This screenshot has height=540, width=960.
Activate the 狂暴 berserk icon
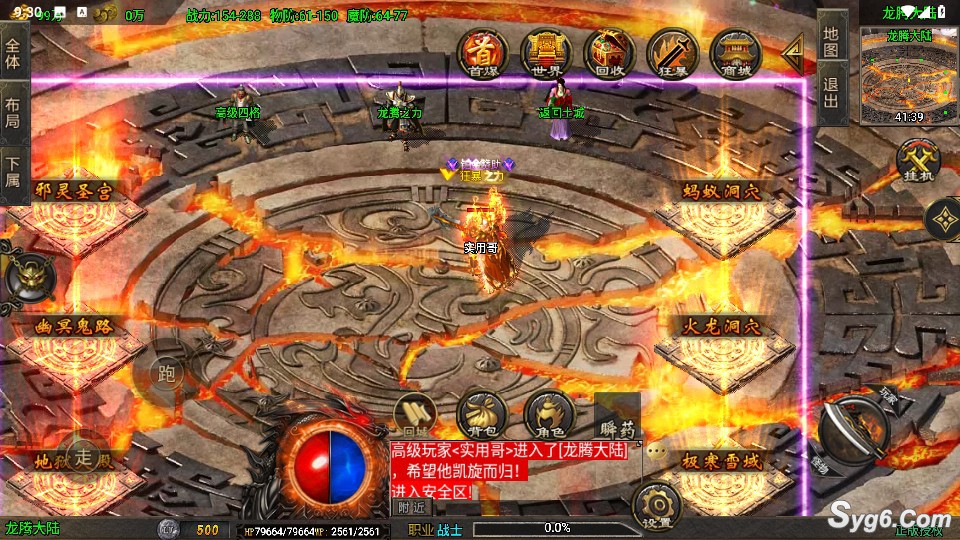tap(672, 51)
